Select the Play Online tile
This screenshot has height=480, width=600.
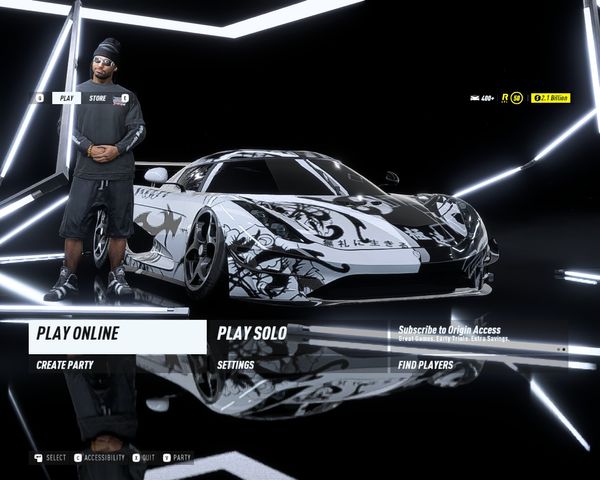coord(117,336)
